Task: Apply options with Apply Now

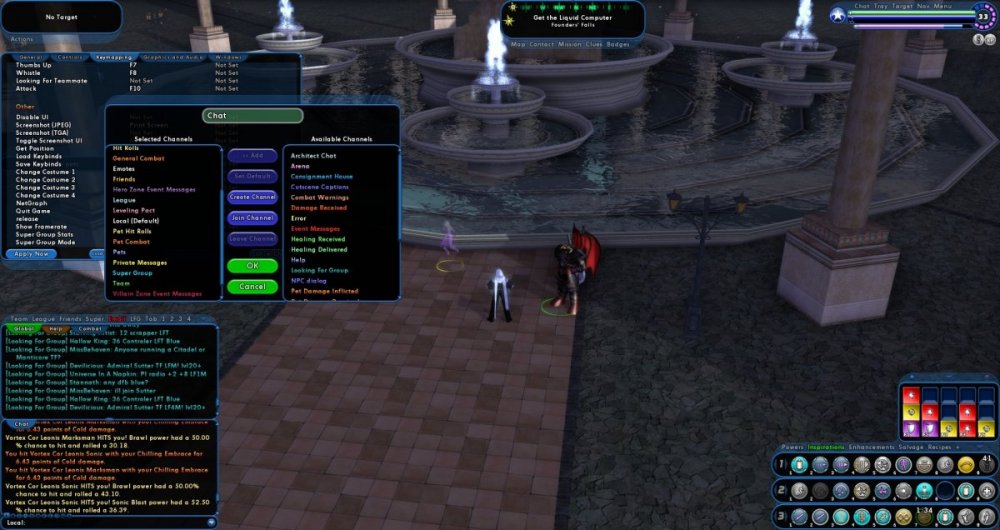Action: pos(33,254)
